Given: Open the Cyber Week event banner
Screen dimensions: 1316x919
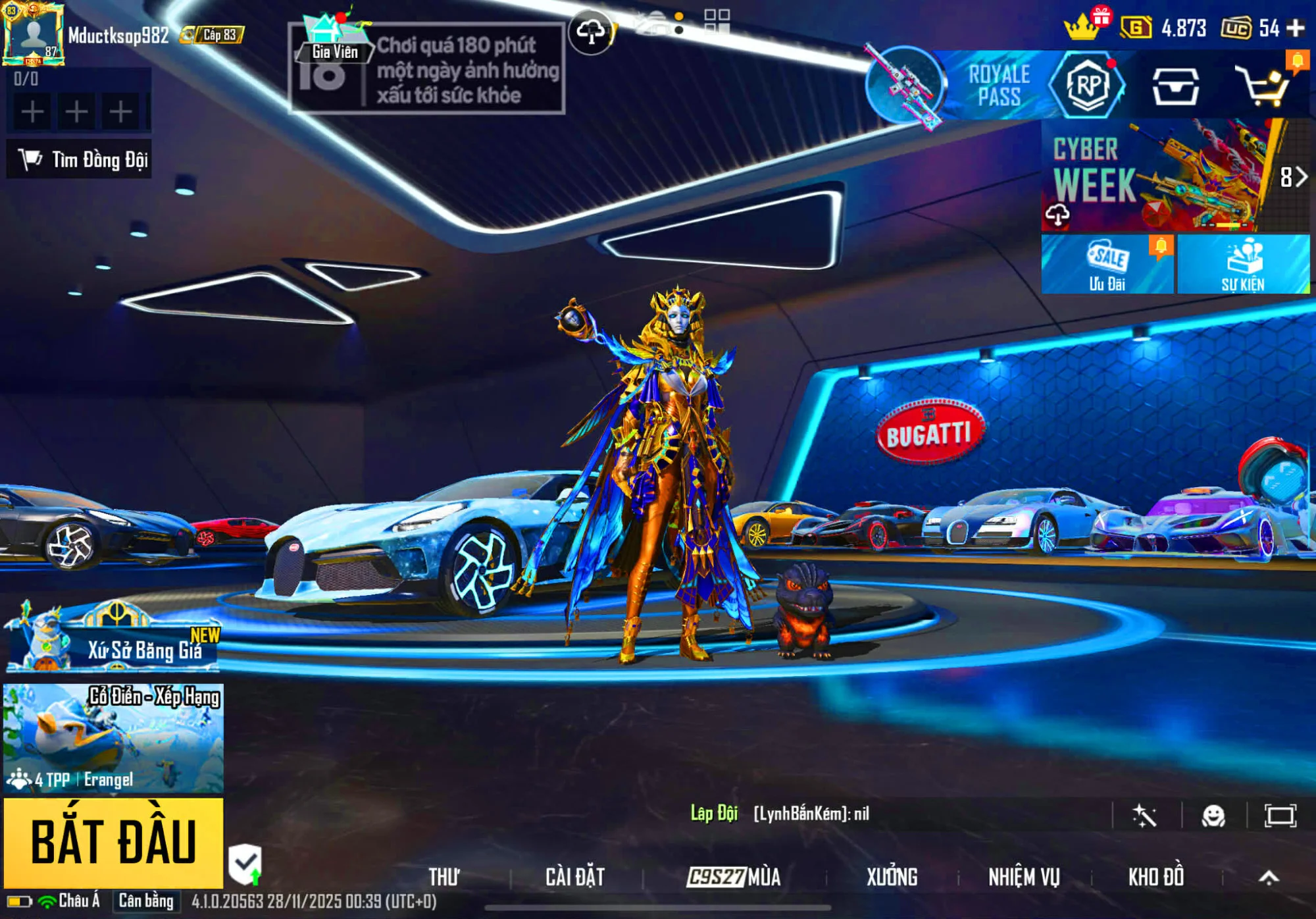Looking at the screenshot, I should 1158,175.
